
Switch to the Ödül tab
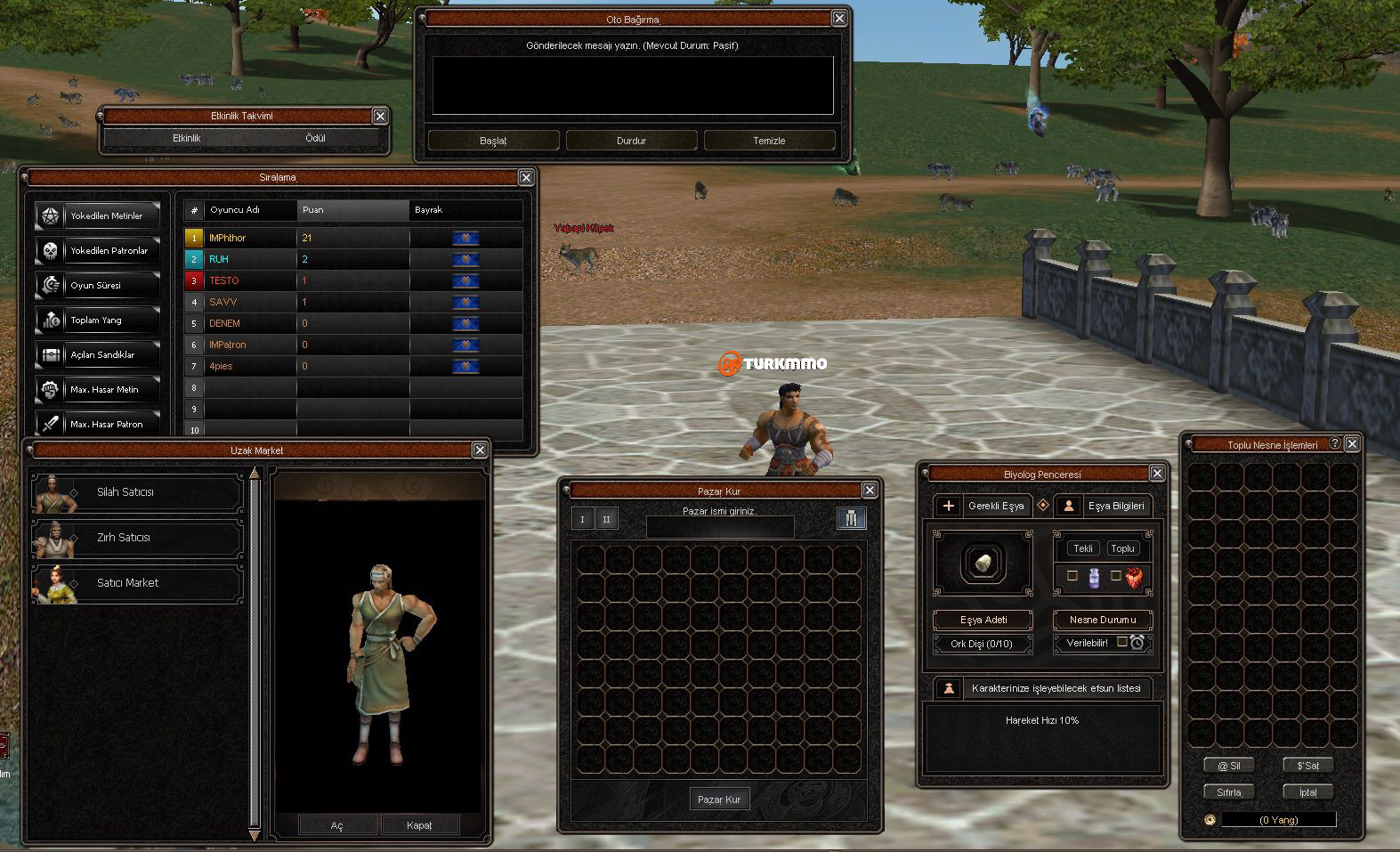pos(315,138)
